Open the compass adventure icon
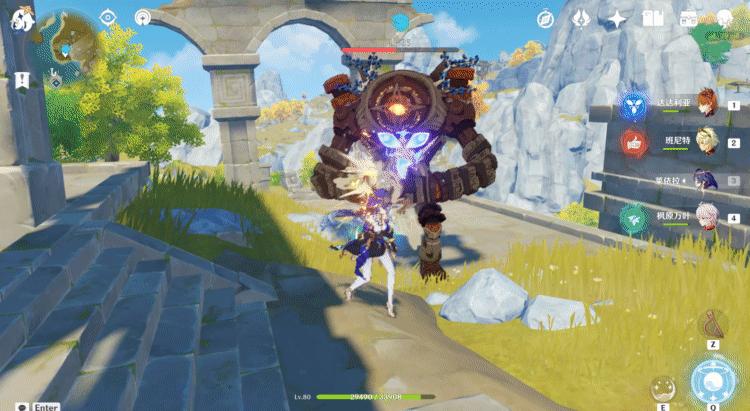 click(545, 19)
